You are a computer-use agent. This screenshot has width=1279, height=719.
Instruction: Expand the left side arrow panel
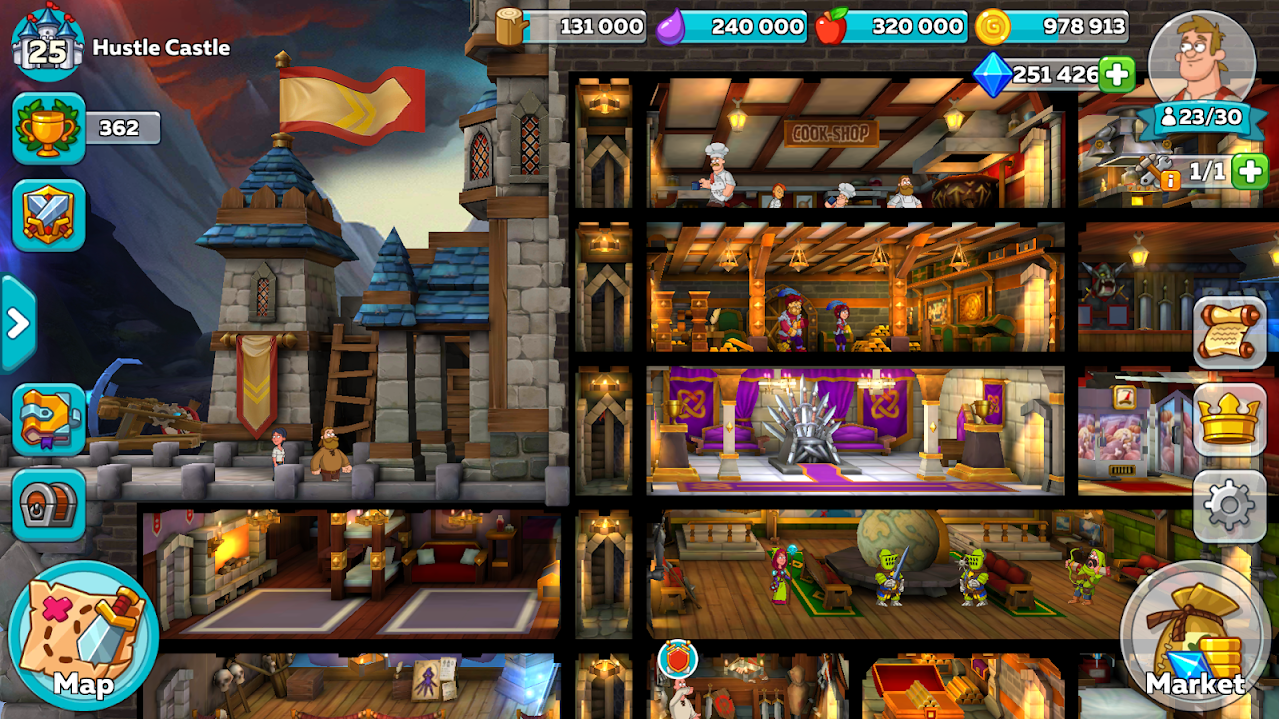pyautogui.click(x=17, y=323)
